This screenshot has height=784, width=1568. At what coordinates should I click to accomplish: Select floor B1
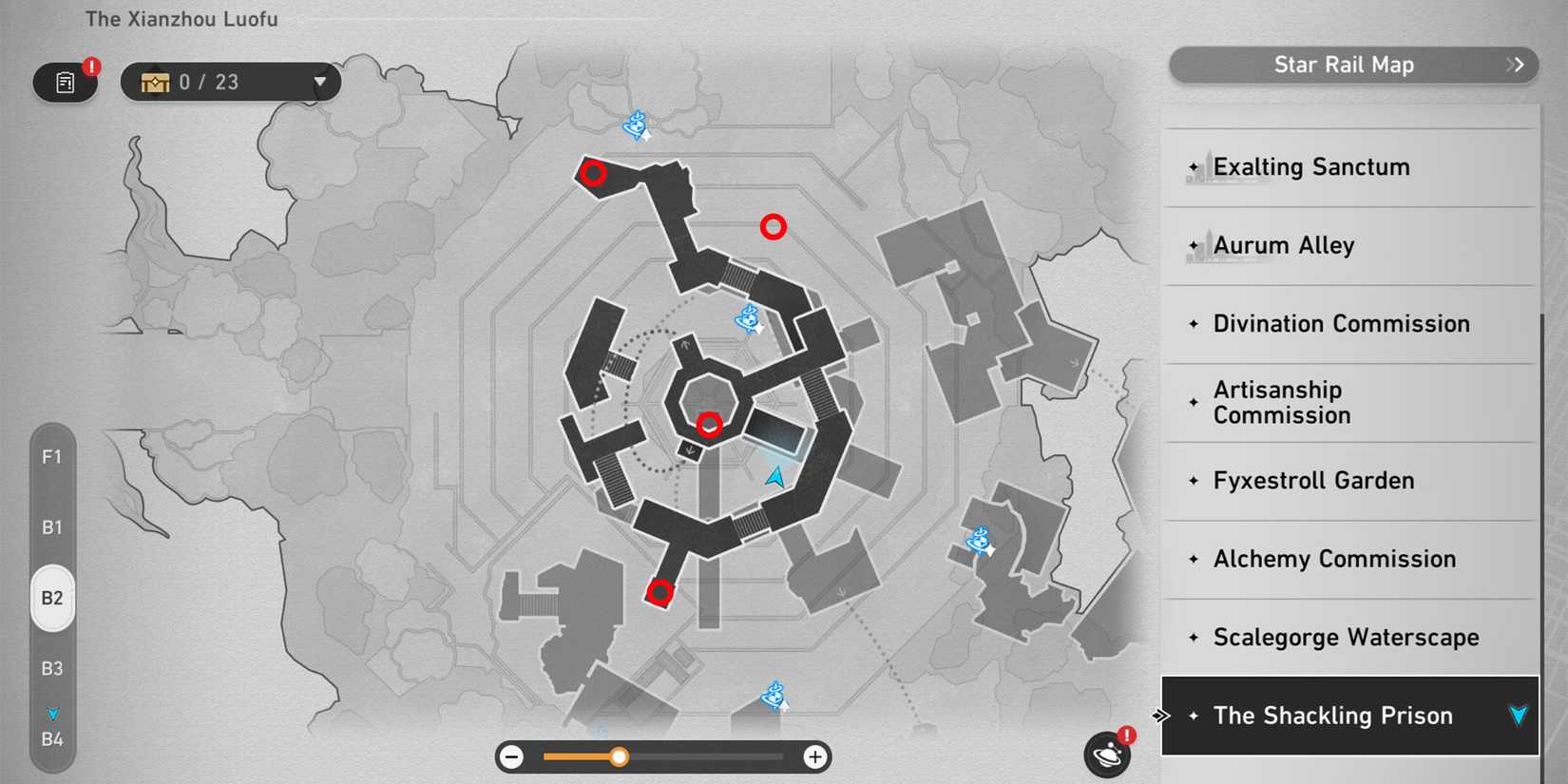tap(52, 527)
